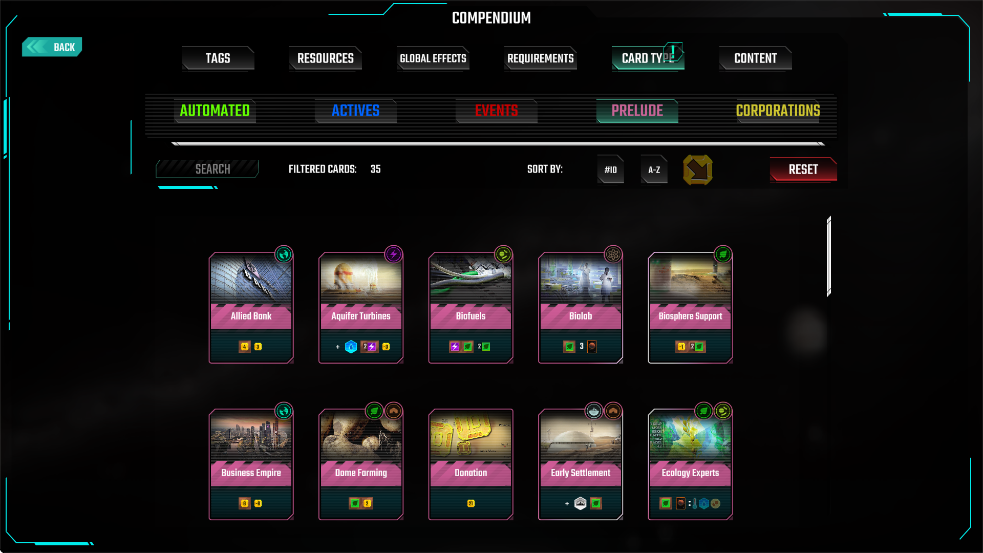The image size is (983, 553).
Task: Go back using the Back button
Action: point(53,47)
